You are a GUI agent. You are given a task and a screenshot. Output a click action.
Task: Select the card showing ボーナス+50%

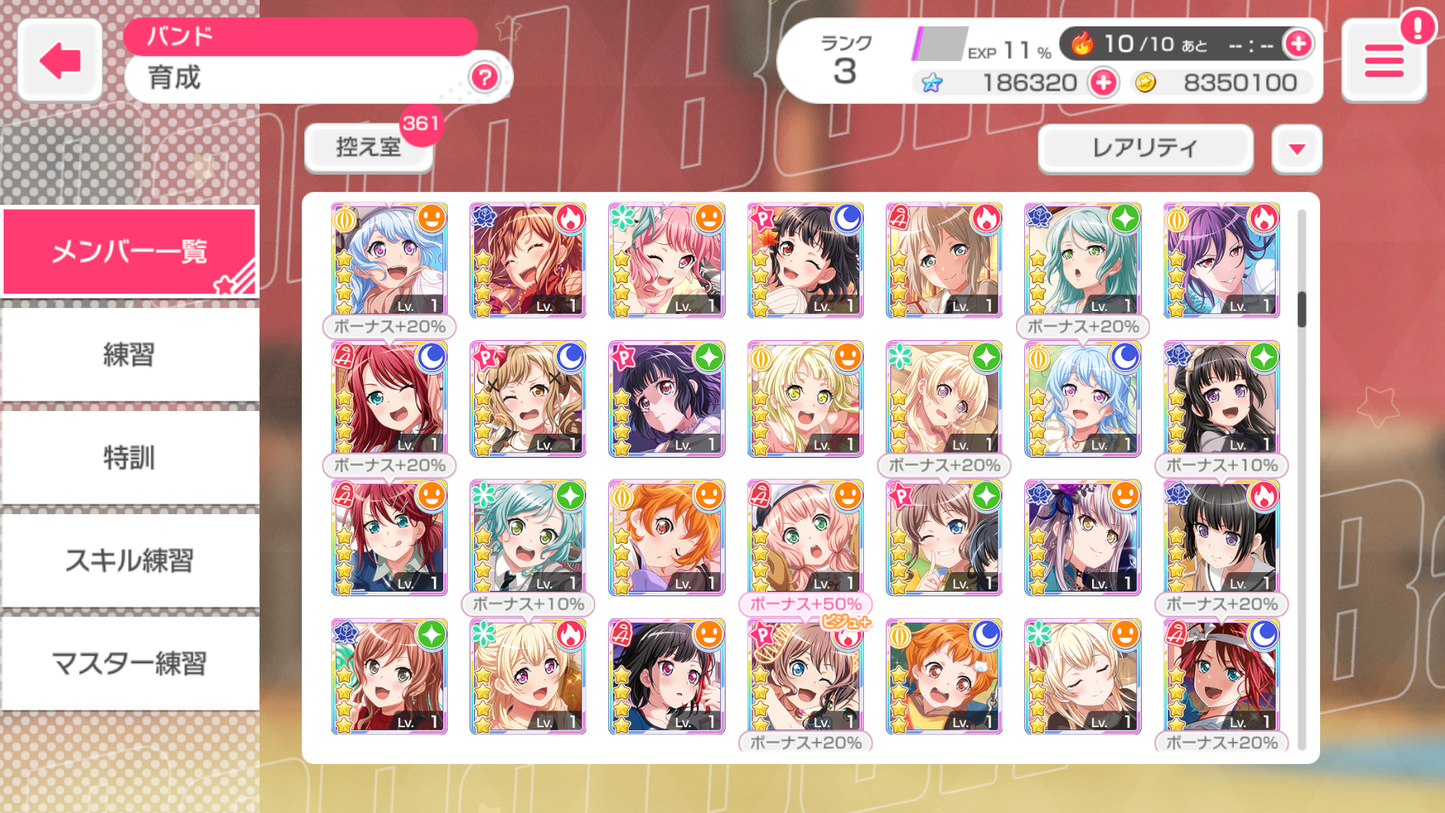click(805, 538)
